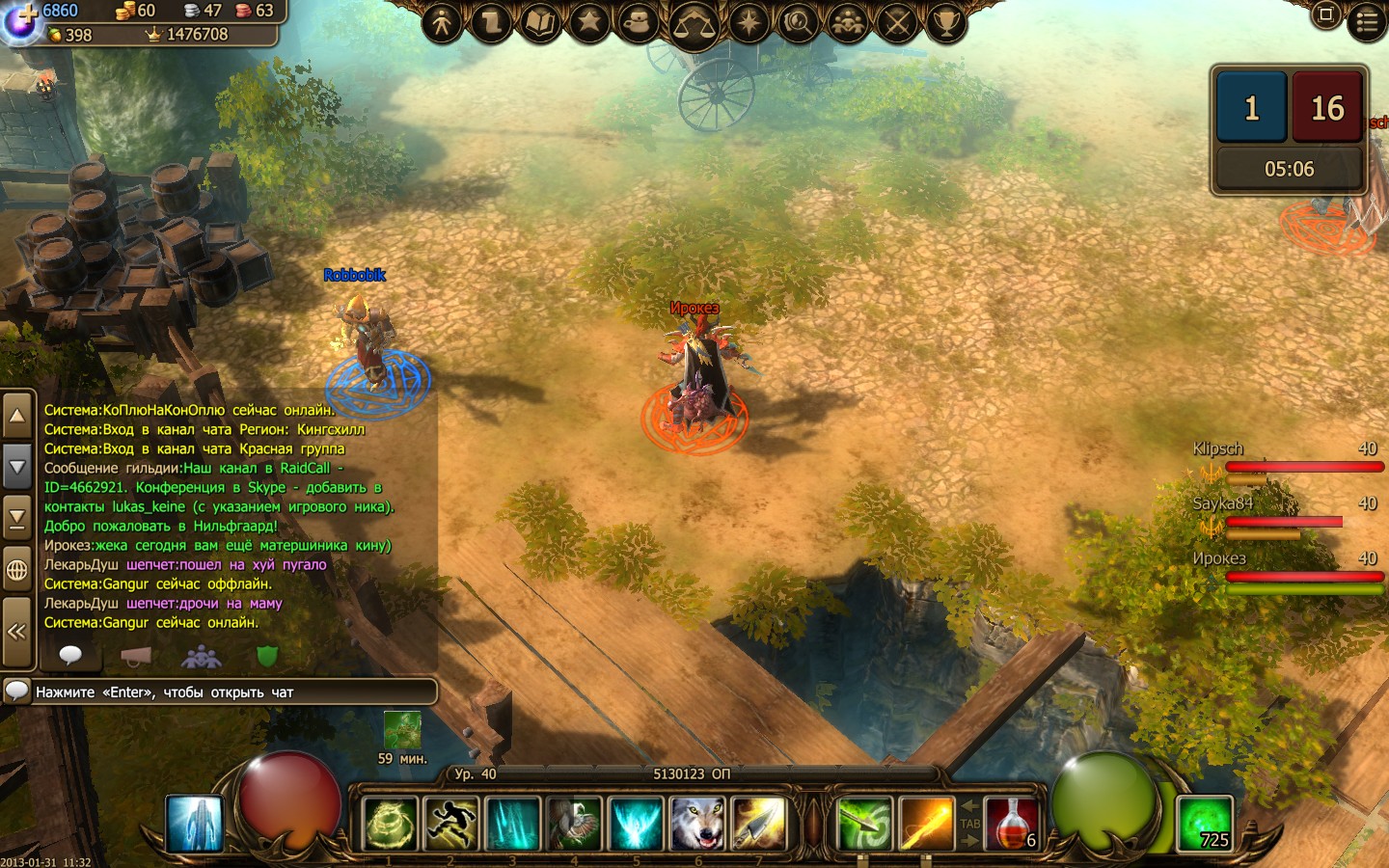
Task: Select the green arrow attack skill
Action: (x=864, y=825)
